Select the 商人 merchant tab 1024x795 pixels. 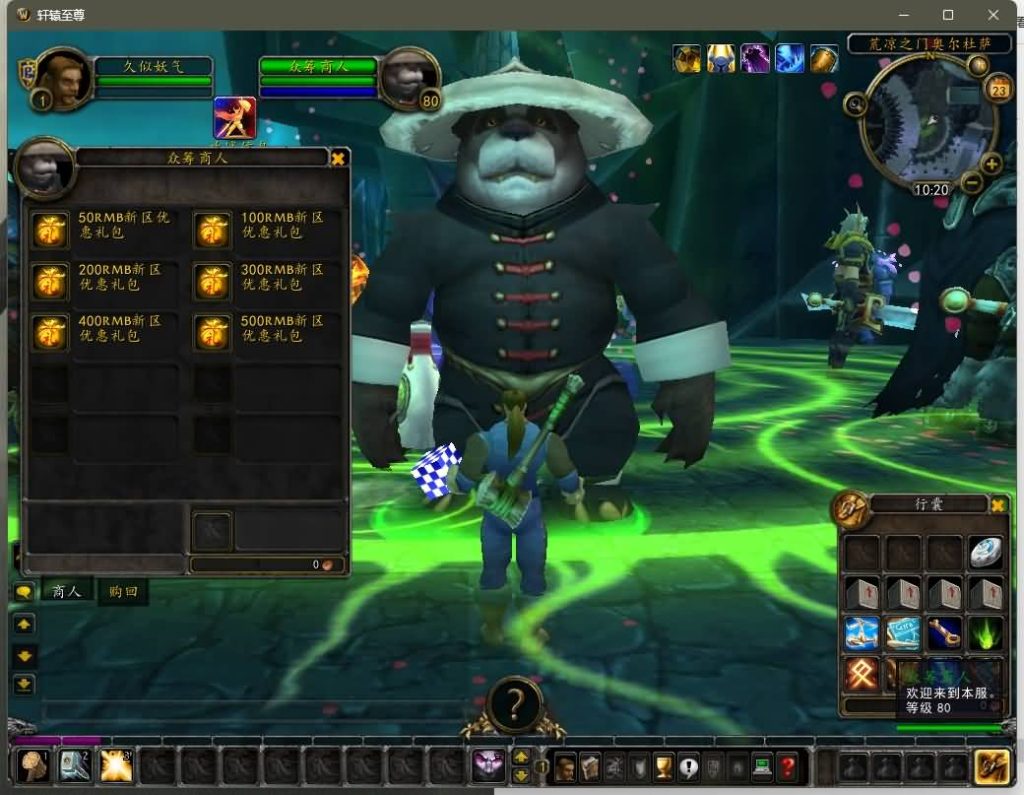(67, 592)
